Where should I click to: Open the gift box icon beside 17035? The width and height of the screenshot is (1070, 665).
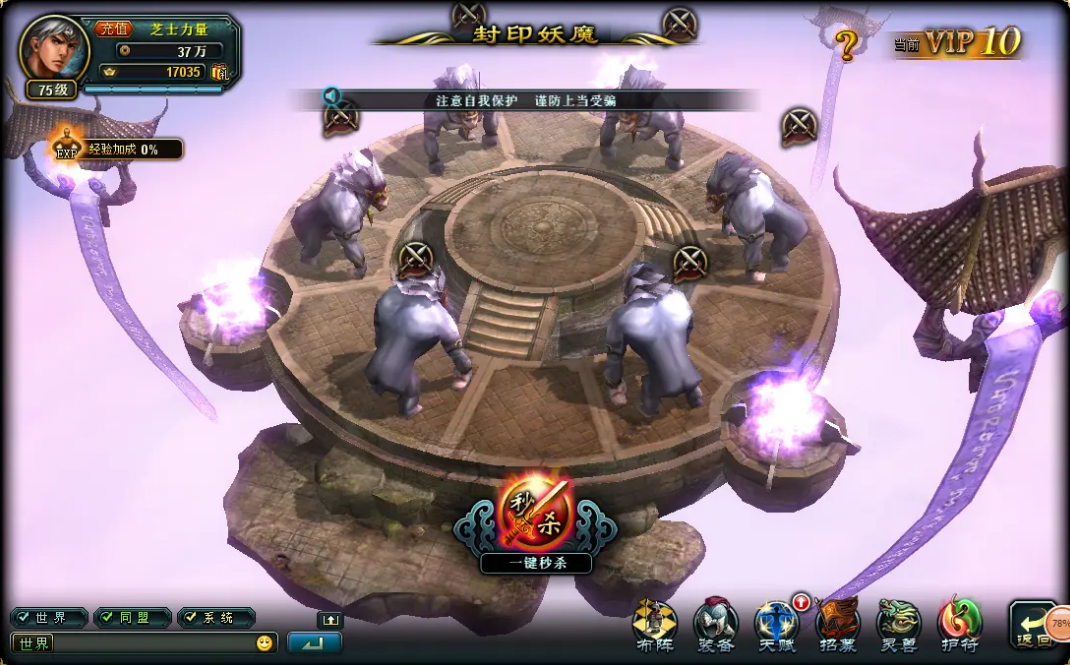(220, 72)
